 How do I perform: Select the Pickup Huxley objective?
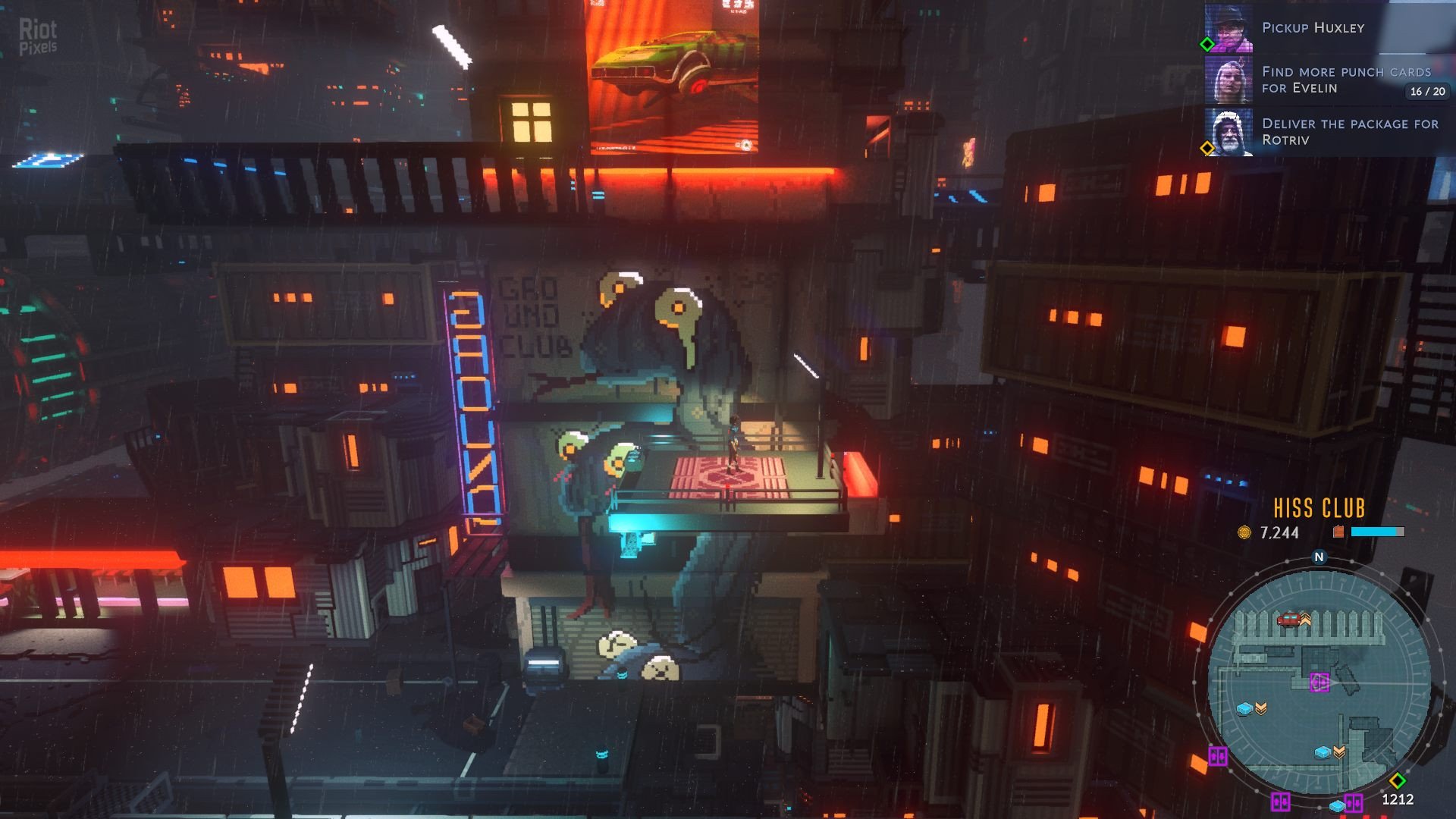1313,28
